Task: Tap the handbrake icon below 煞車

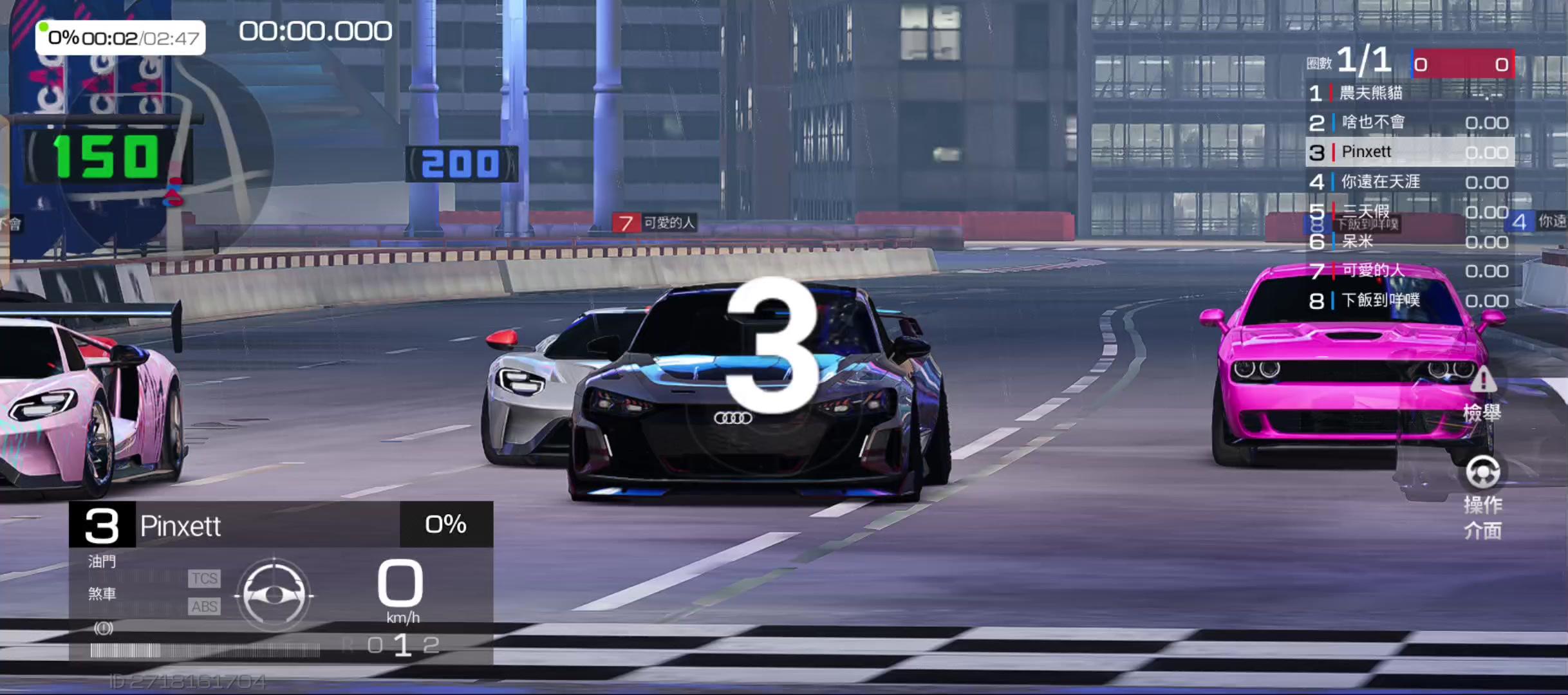Action: (x=103, y=629)
